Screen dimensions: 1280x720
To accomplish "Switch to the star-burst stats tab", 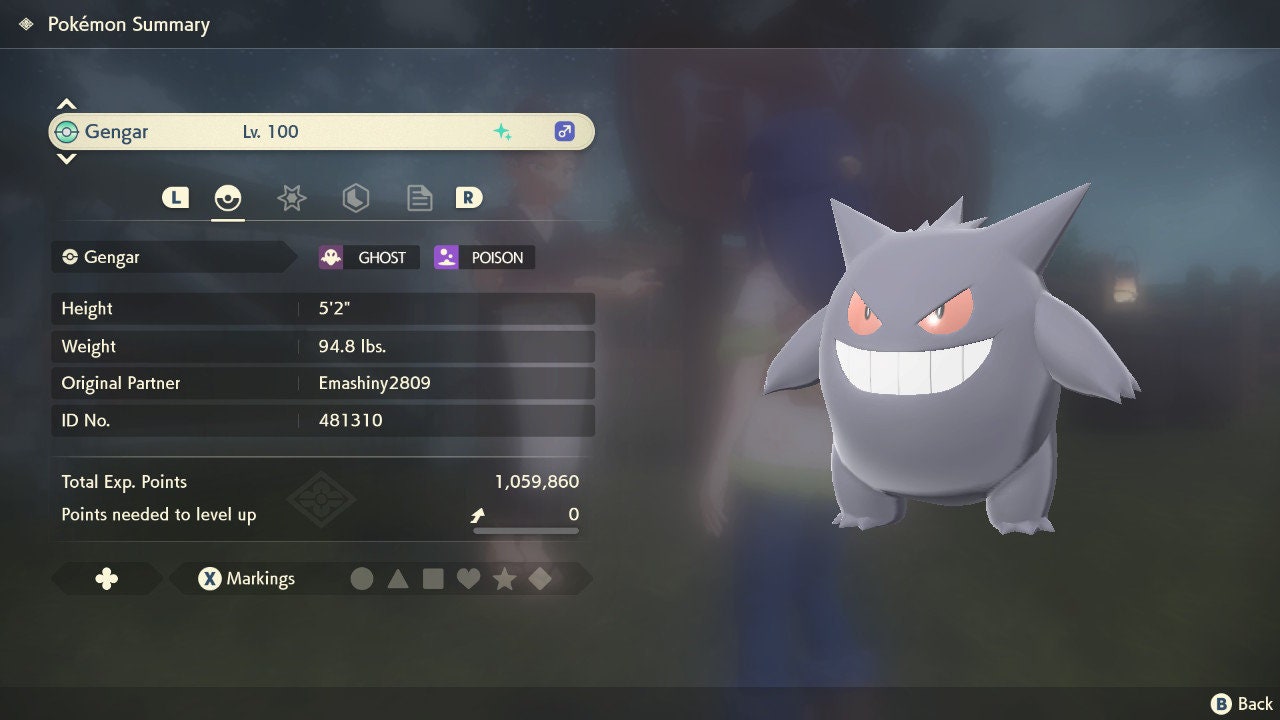I will pos(291,198).
